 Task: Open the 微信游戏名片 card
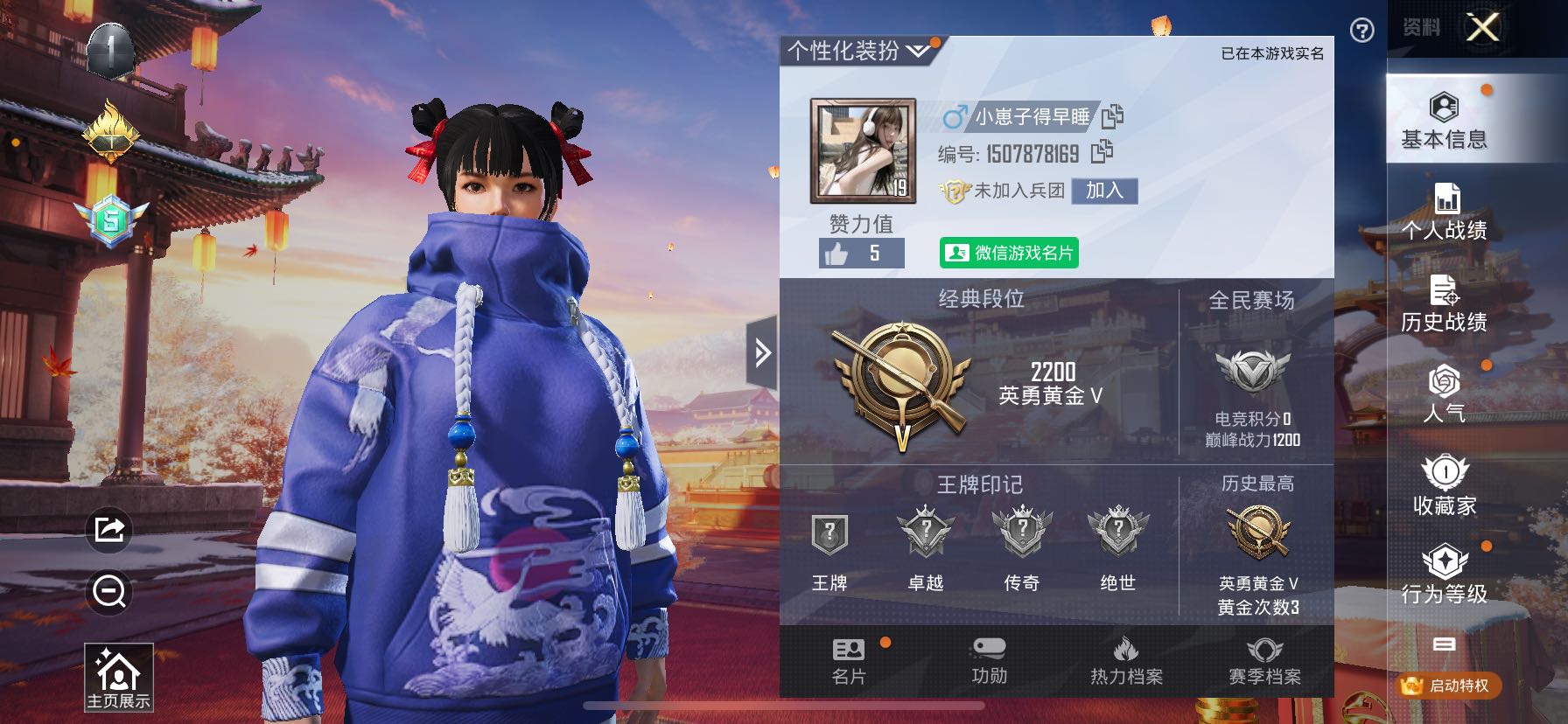(1009, 253)
